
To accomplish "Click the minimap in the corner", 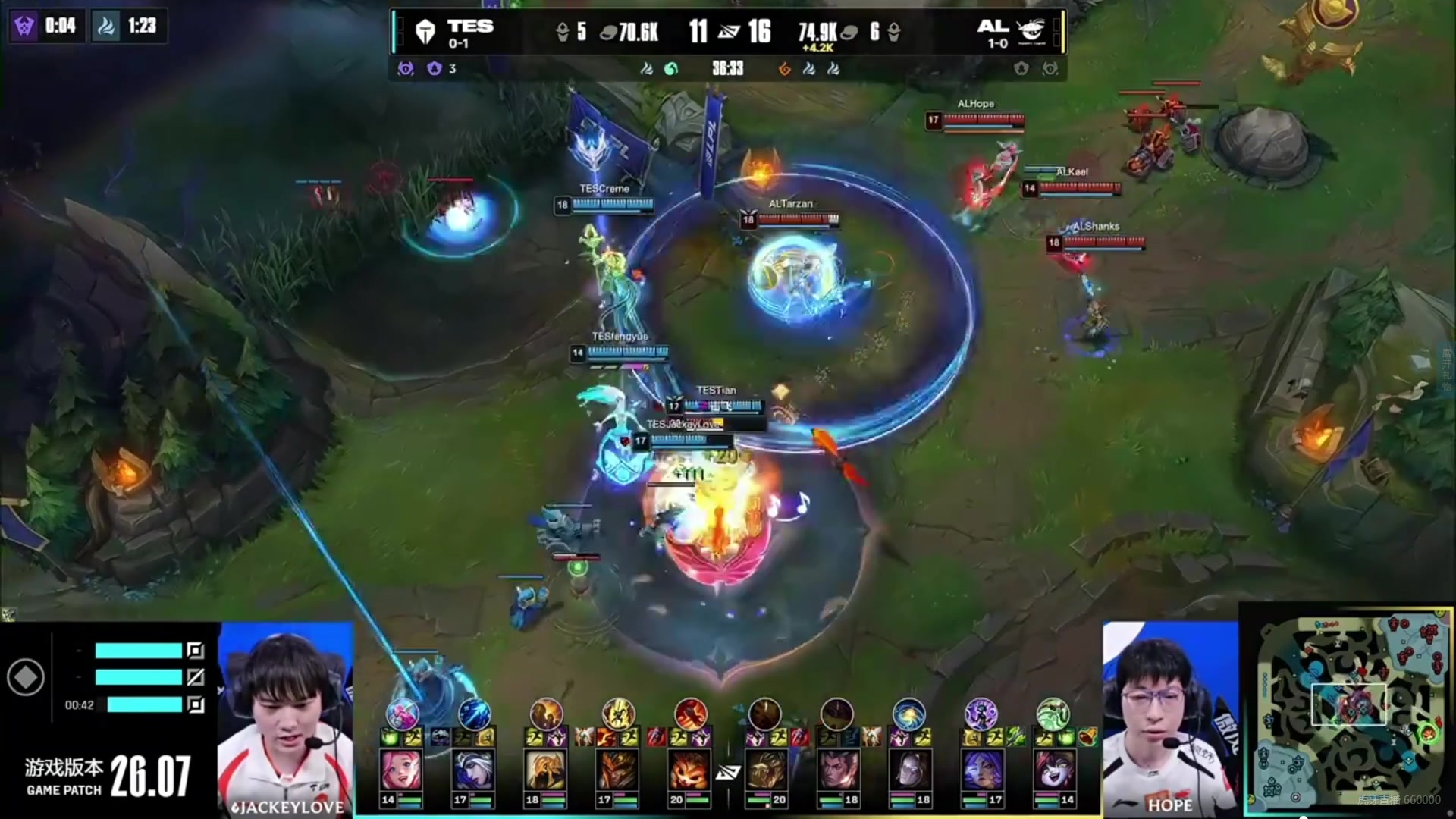I will (x=1347, y=709).
